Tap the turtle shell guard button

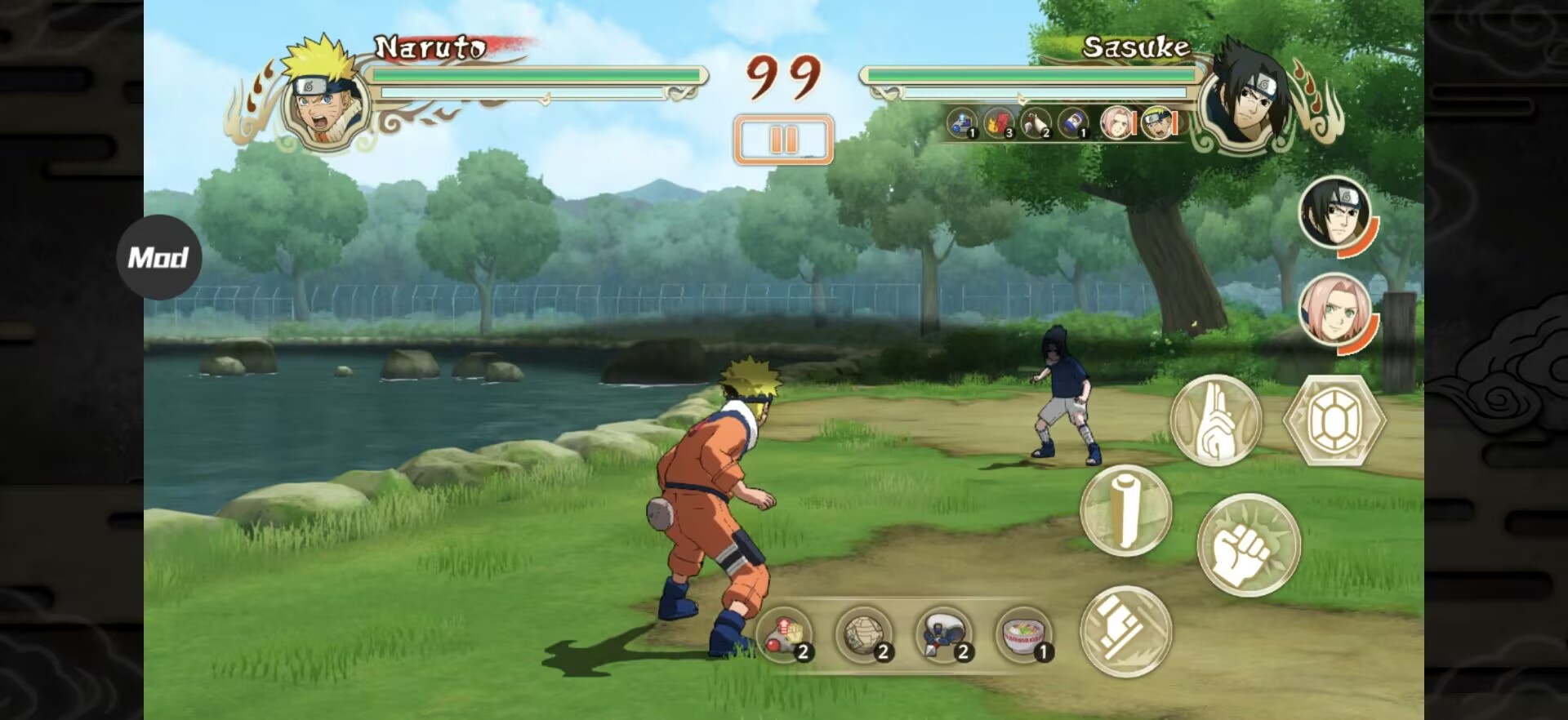pyautogui.click(x=1334, y=420)
